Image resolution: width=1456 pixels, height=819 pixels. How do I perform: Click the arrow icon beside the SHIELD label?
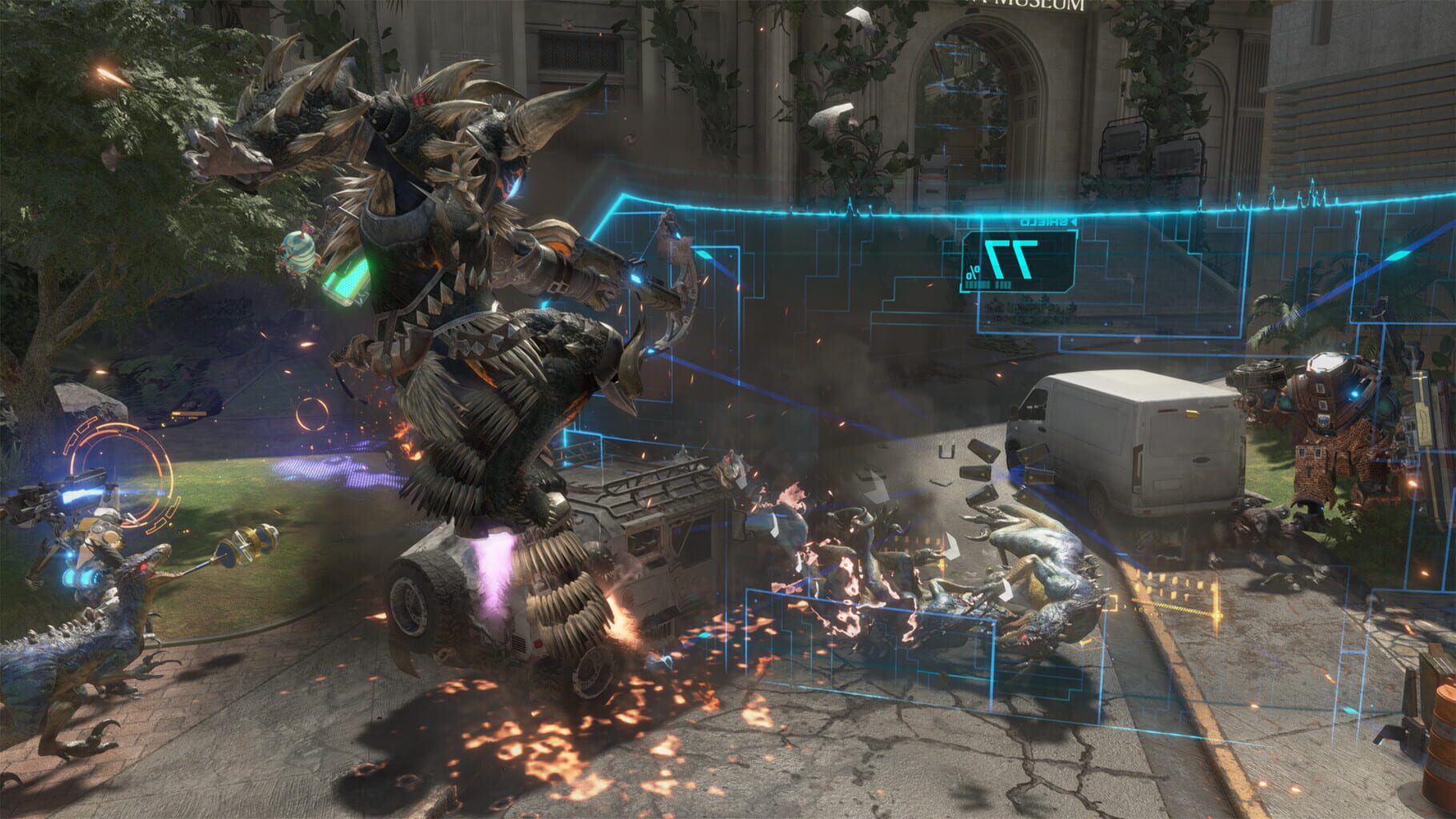(1074, 222)
